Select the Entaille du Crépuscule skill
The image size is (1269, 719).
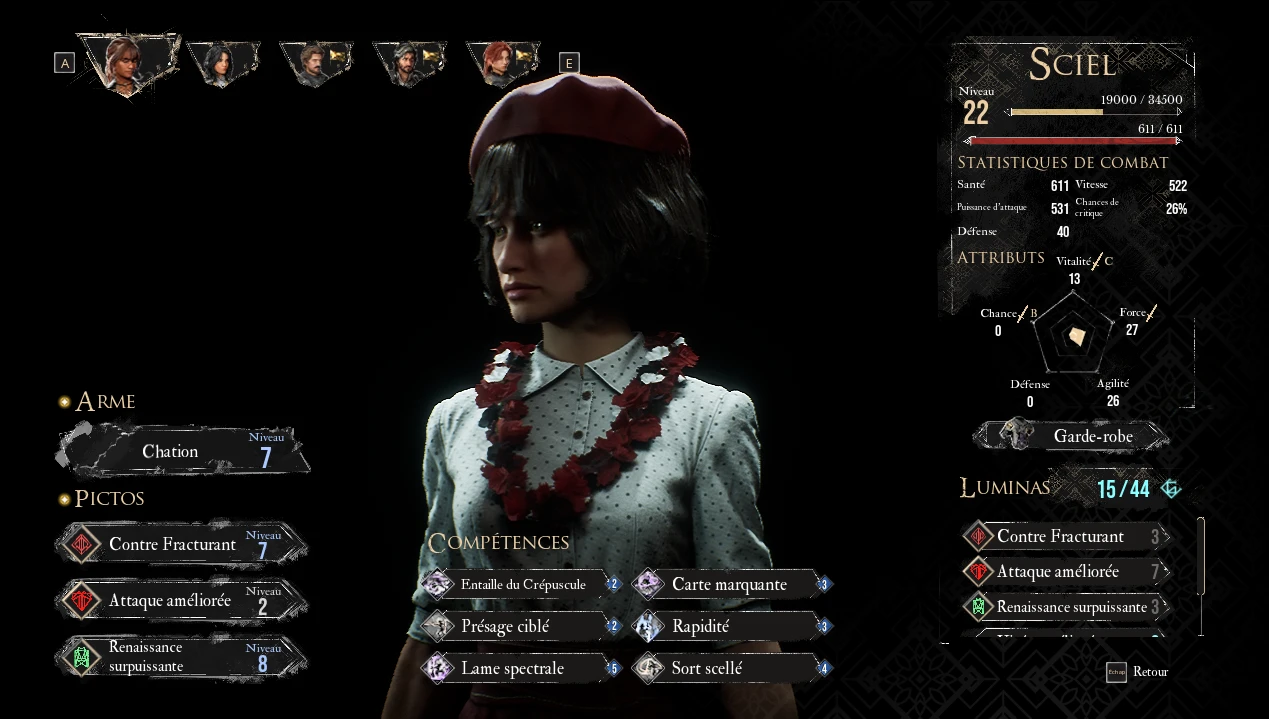[521, 585]
